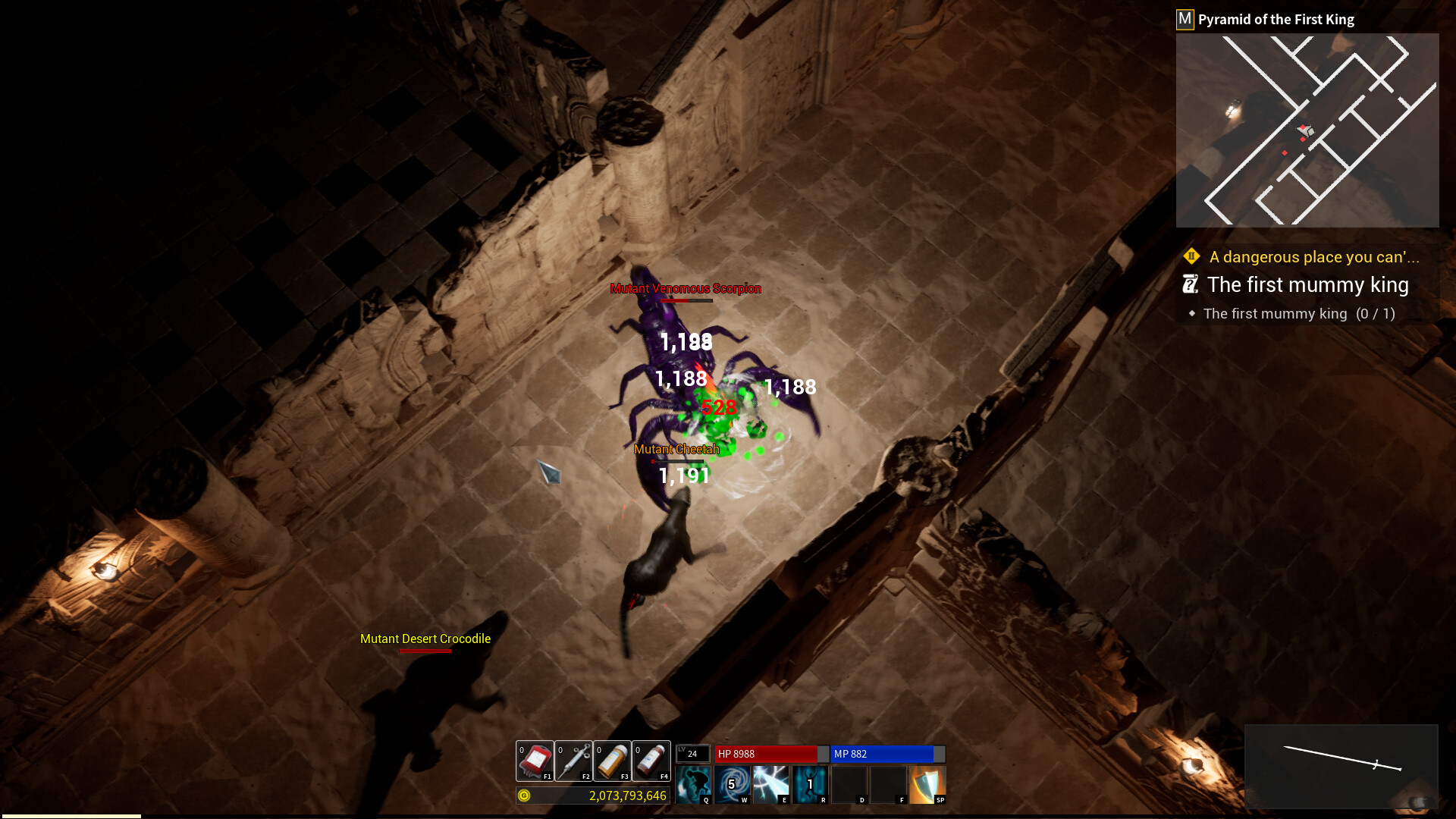Click the M minimap icon
Image resolution: width=1456 pixels, height=819 pixels.
tap(1184, 18)
